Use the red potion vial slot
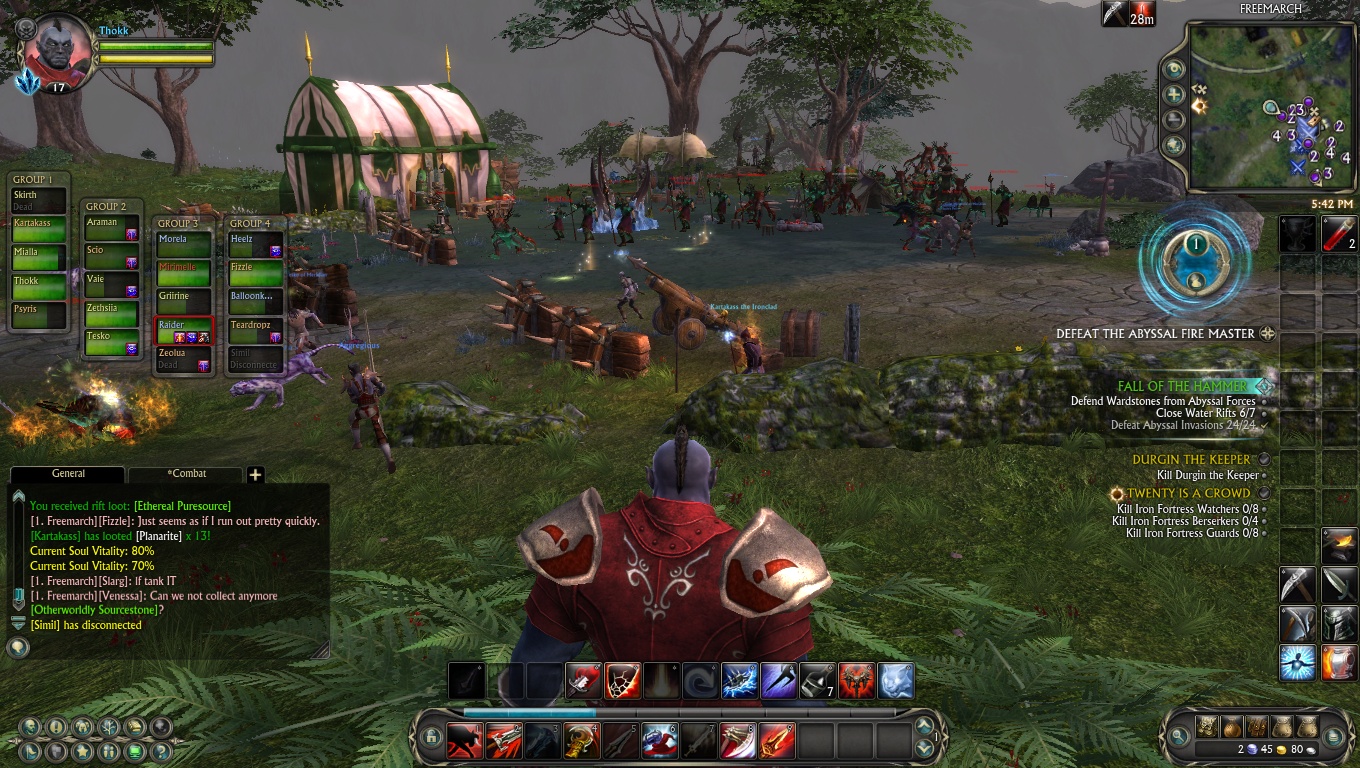Viewport: 1360px width, 768px height. (x=1339, y=234)
